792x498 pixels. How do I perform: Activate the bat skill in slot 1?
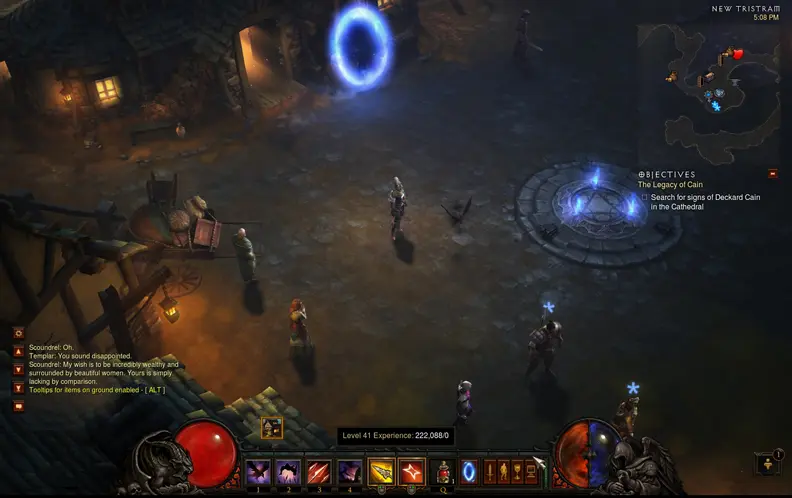257,471
